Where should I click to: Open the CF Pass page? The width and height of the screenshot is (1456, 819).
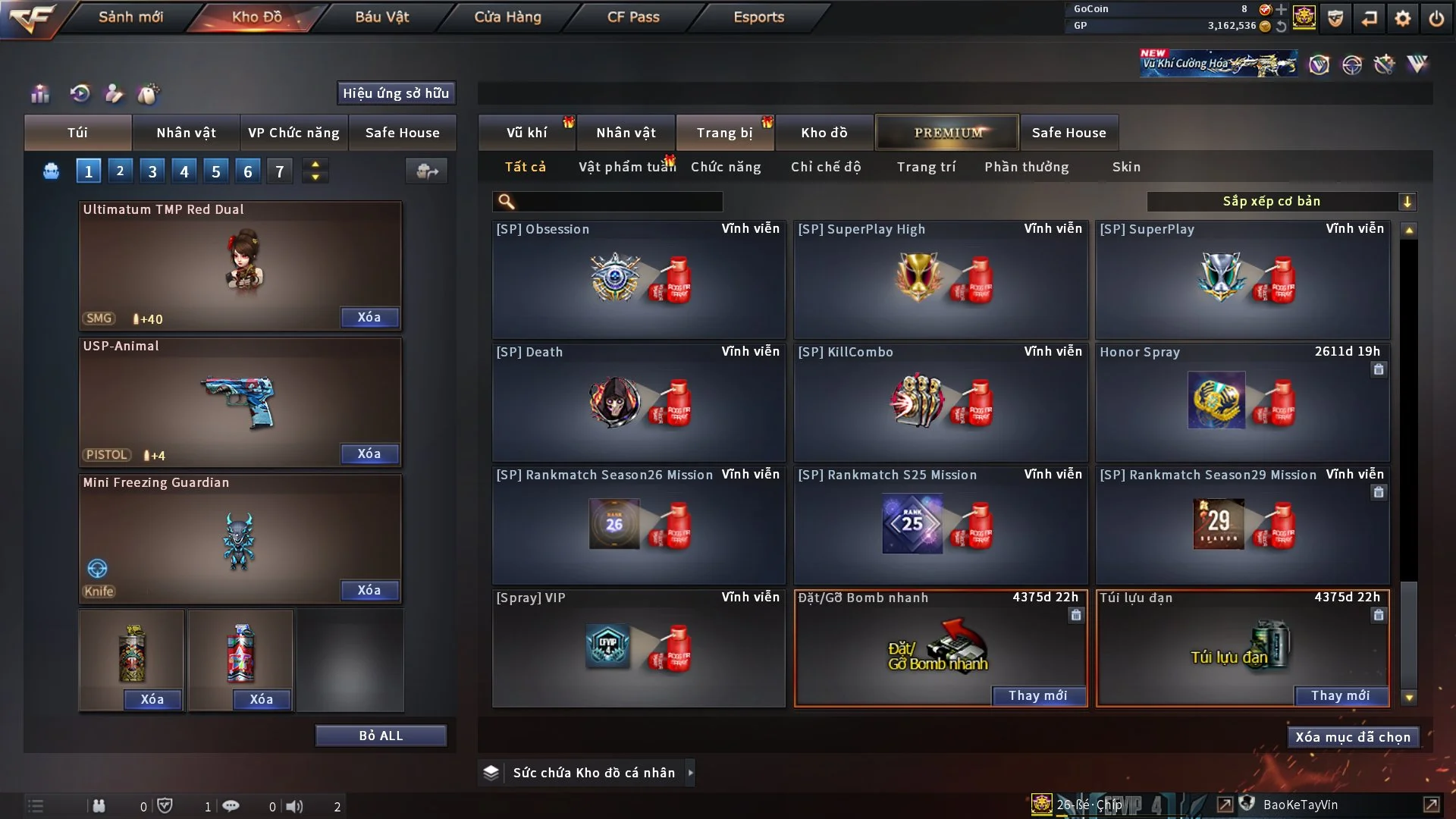(x=633, y=17)
